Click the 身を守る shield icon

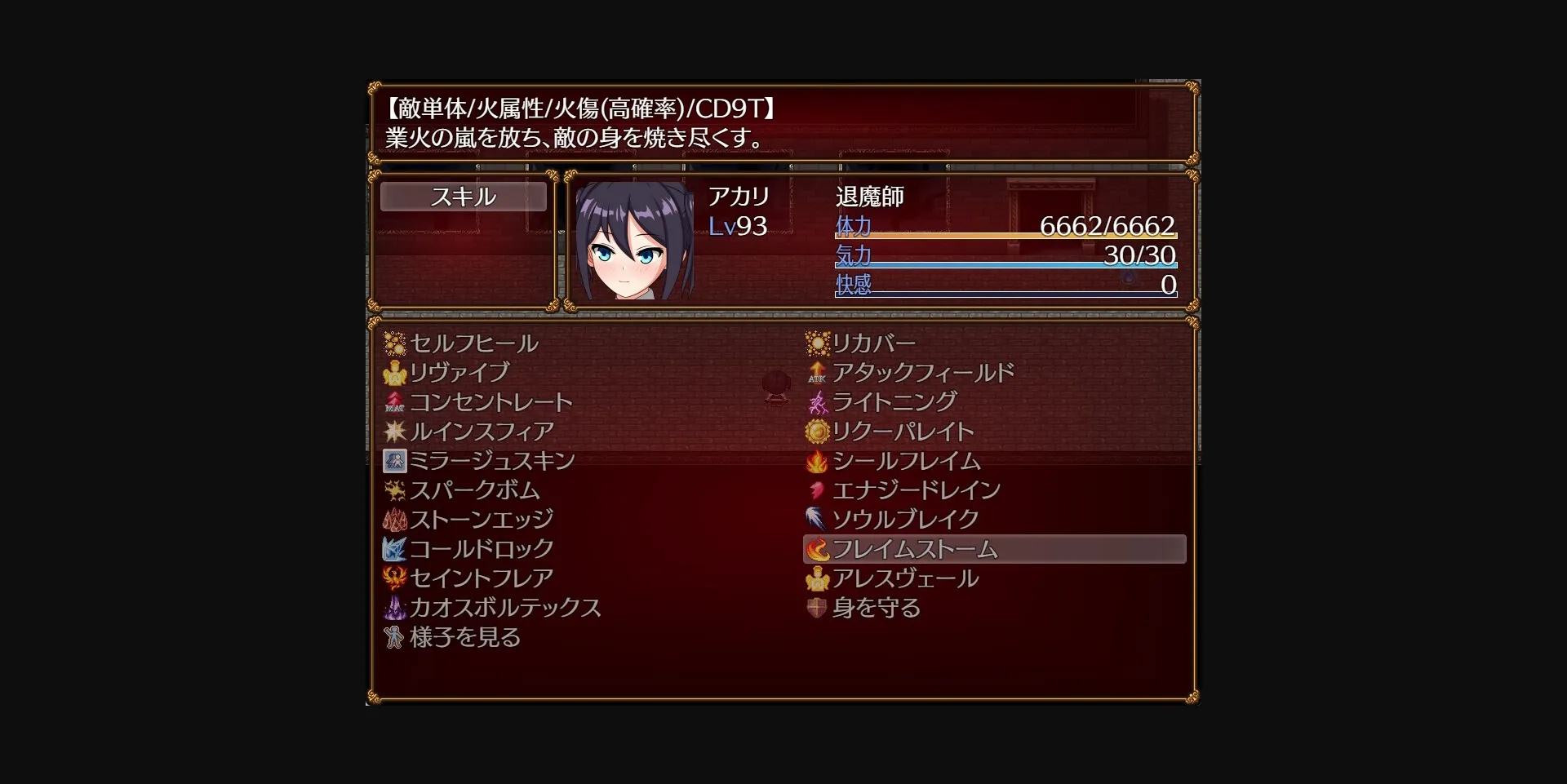click(816, 608)
